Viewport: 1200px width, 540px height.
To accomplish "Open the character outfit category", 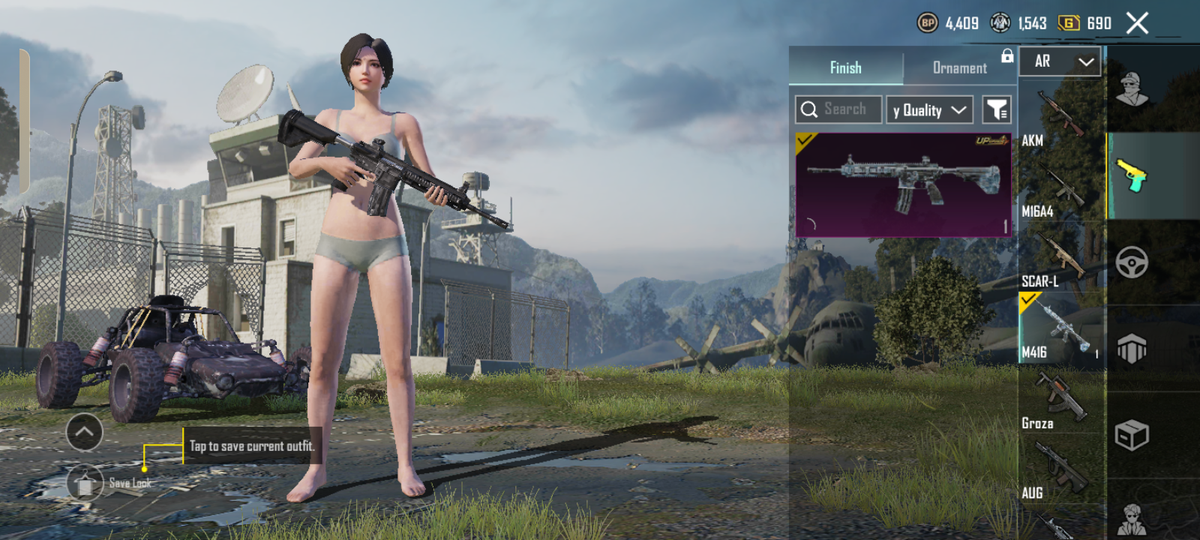I will 1132,89.
